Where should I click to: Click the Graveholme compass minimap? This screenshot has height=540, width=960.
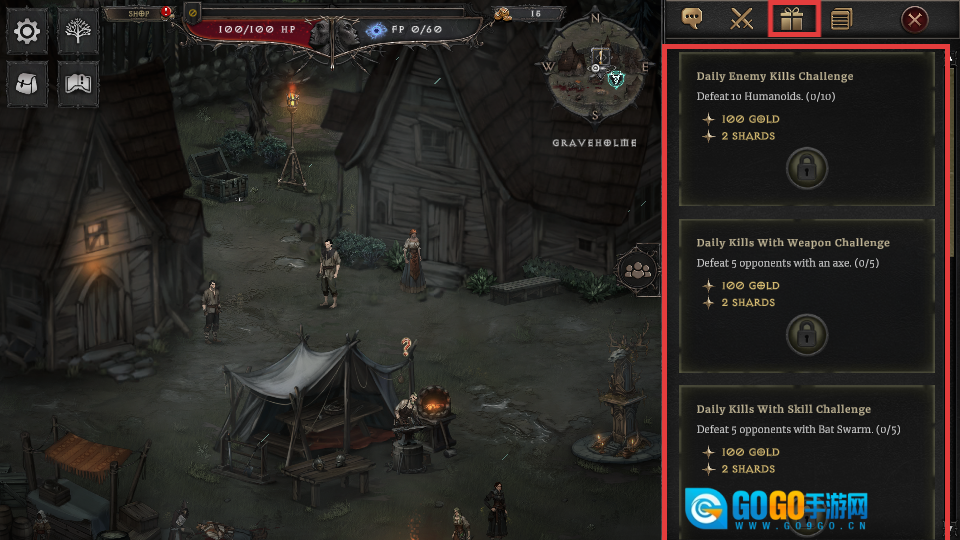pos(596,68)
